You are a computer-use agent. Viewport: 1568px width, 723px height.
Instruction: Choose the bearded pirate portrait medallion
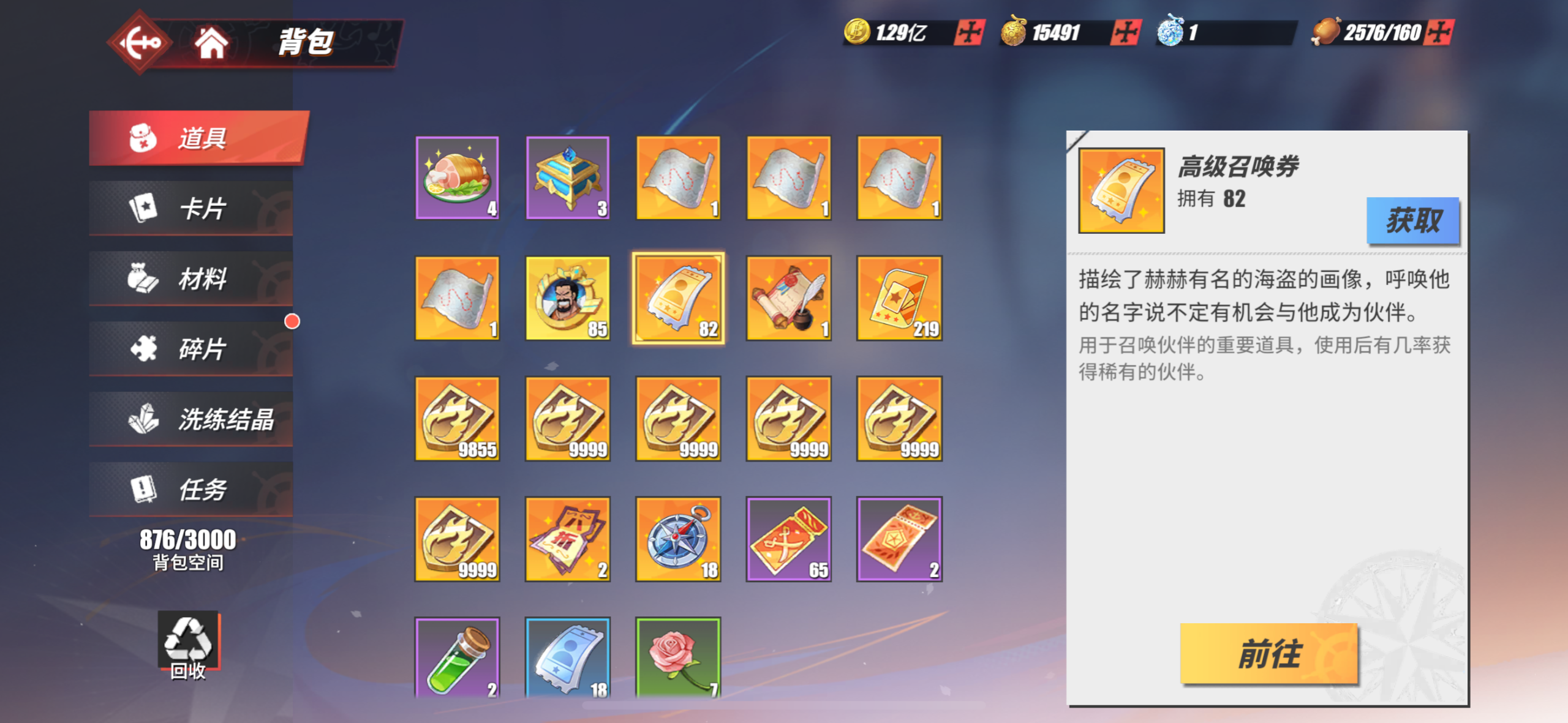point(568,298)
